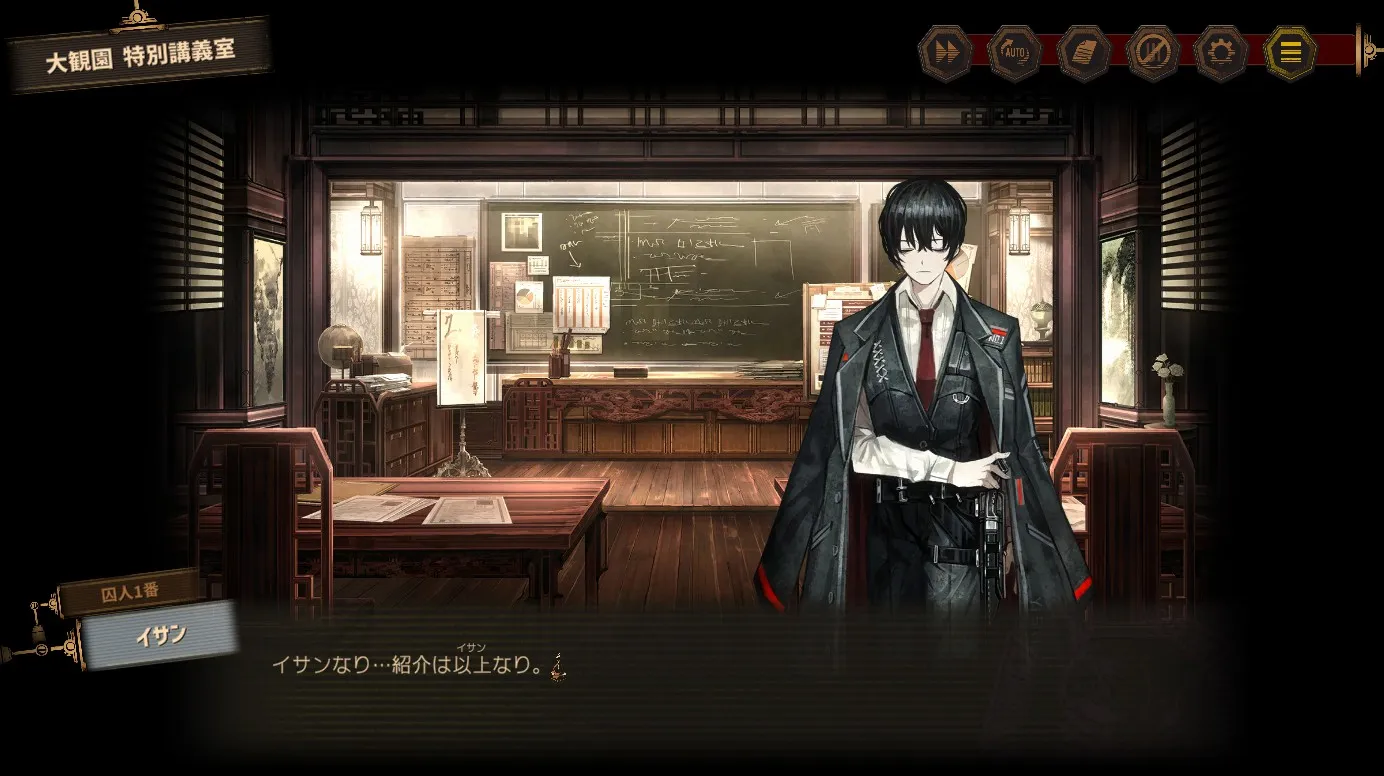Collapse the yellow three-line menu button
Image resolution: width=1384 pixels, height=776 pixels.
[x=1291, y=52]
